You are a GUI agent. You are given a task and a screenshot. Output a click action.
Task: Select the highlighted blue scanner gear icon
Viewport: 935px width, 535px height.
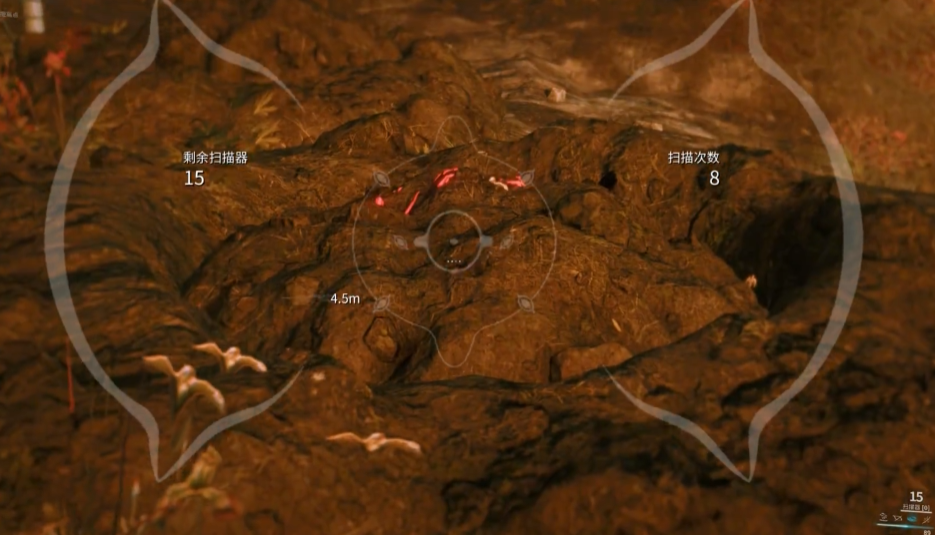pyautogui.click(x=912, y=519)
